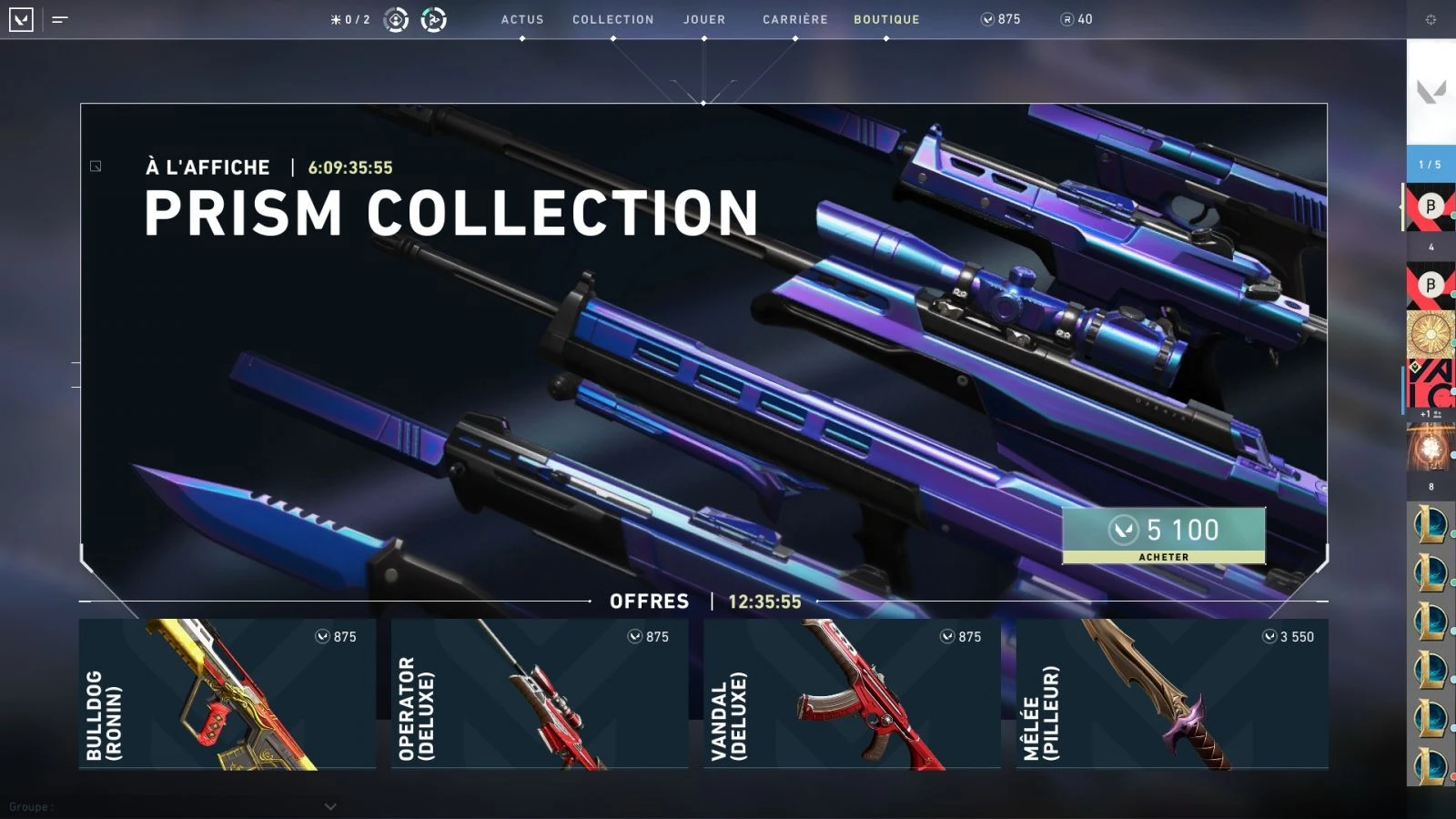The image size is (1456, 819).
Task: Open the settings gear icon
Action: tap(1431, 19)
